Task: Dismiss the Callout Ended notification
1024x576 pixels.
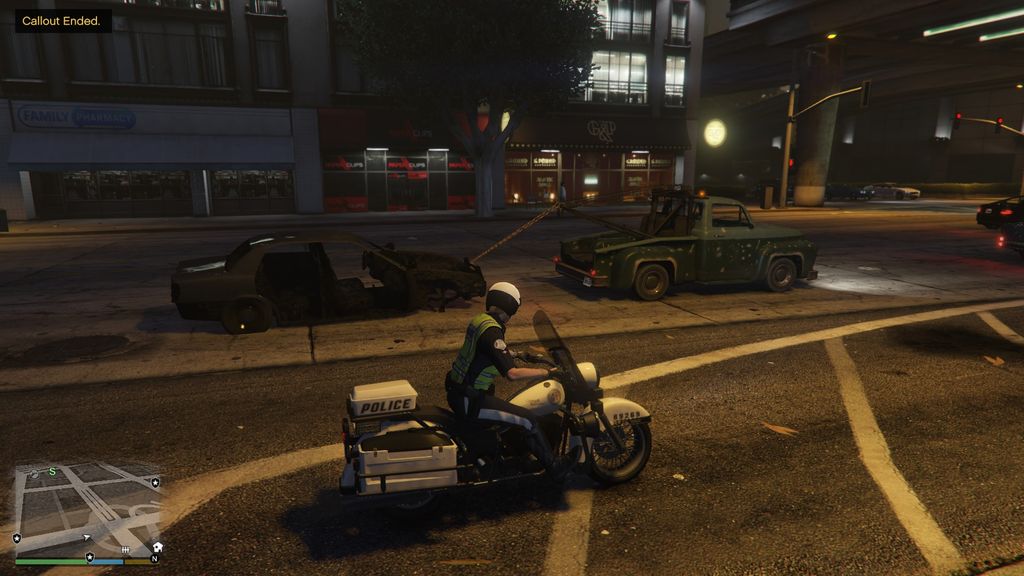Action: coord(62,21)
